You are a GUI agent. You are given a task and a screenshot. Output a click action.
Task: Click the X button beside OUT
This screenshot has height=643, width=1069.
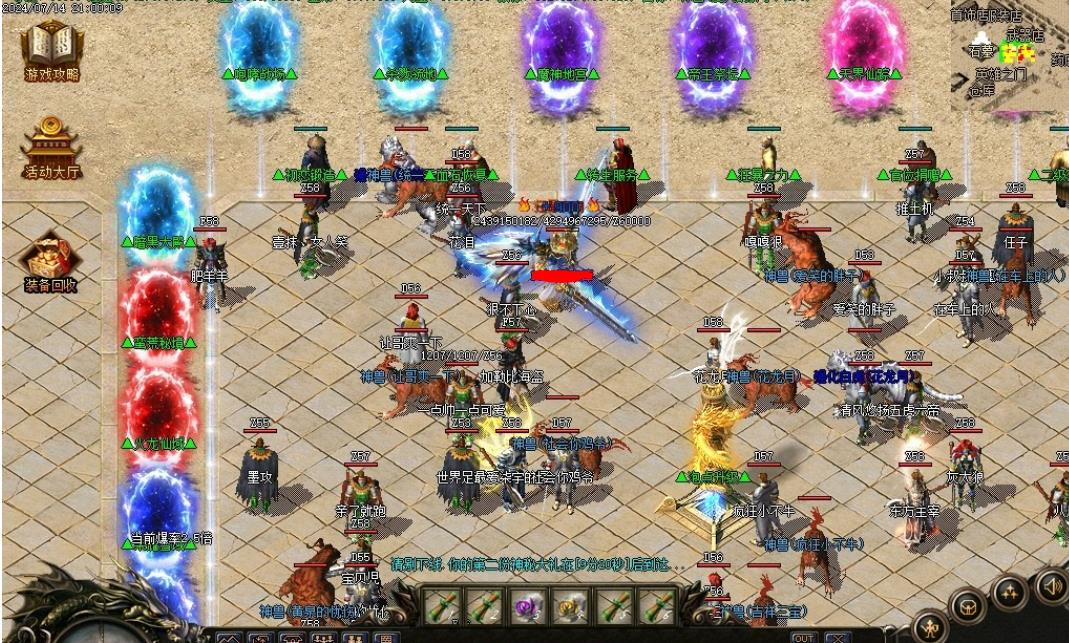pyautogui.click(x=836, y=637)
